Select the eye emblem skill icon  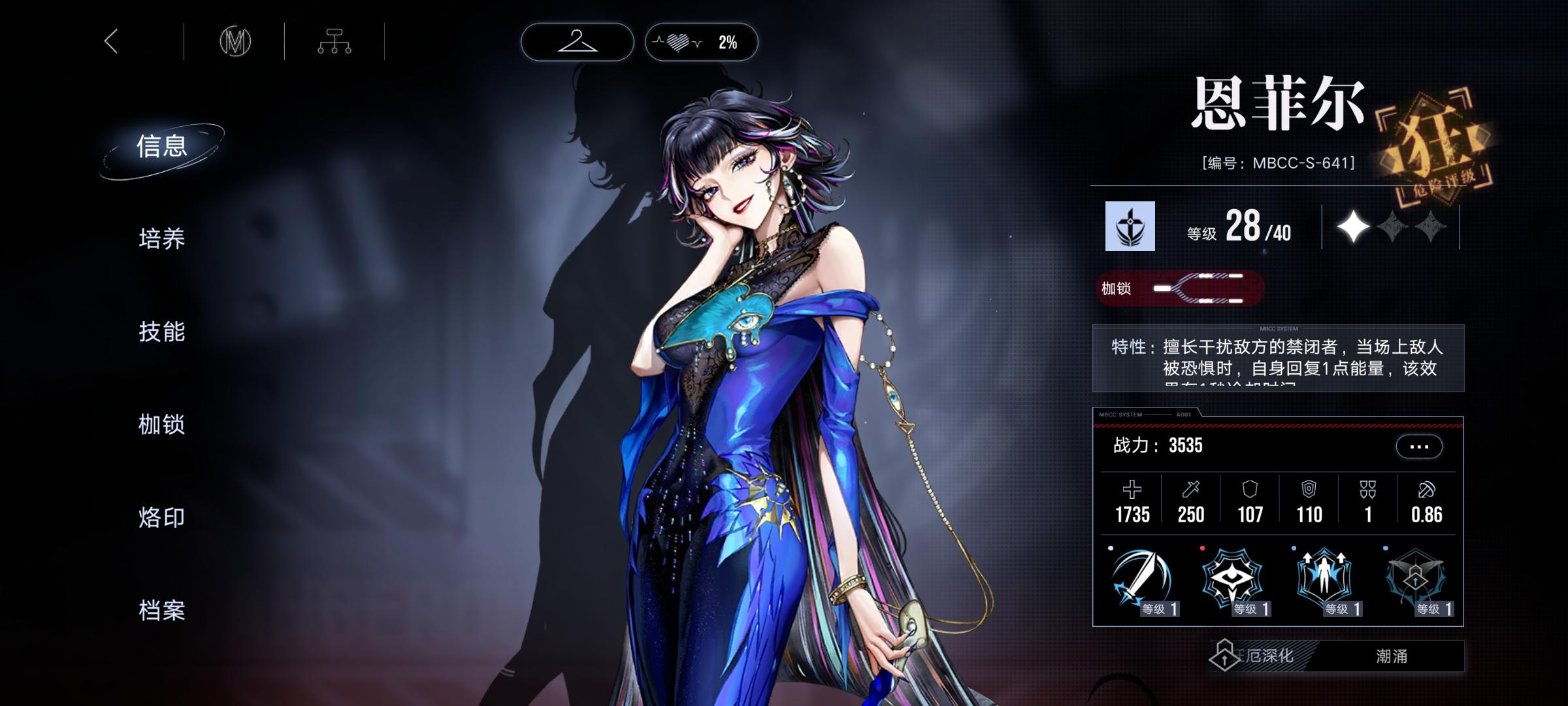[x=1232, y=579]
